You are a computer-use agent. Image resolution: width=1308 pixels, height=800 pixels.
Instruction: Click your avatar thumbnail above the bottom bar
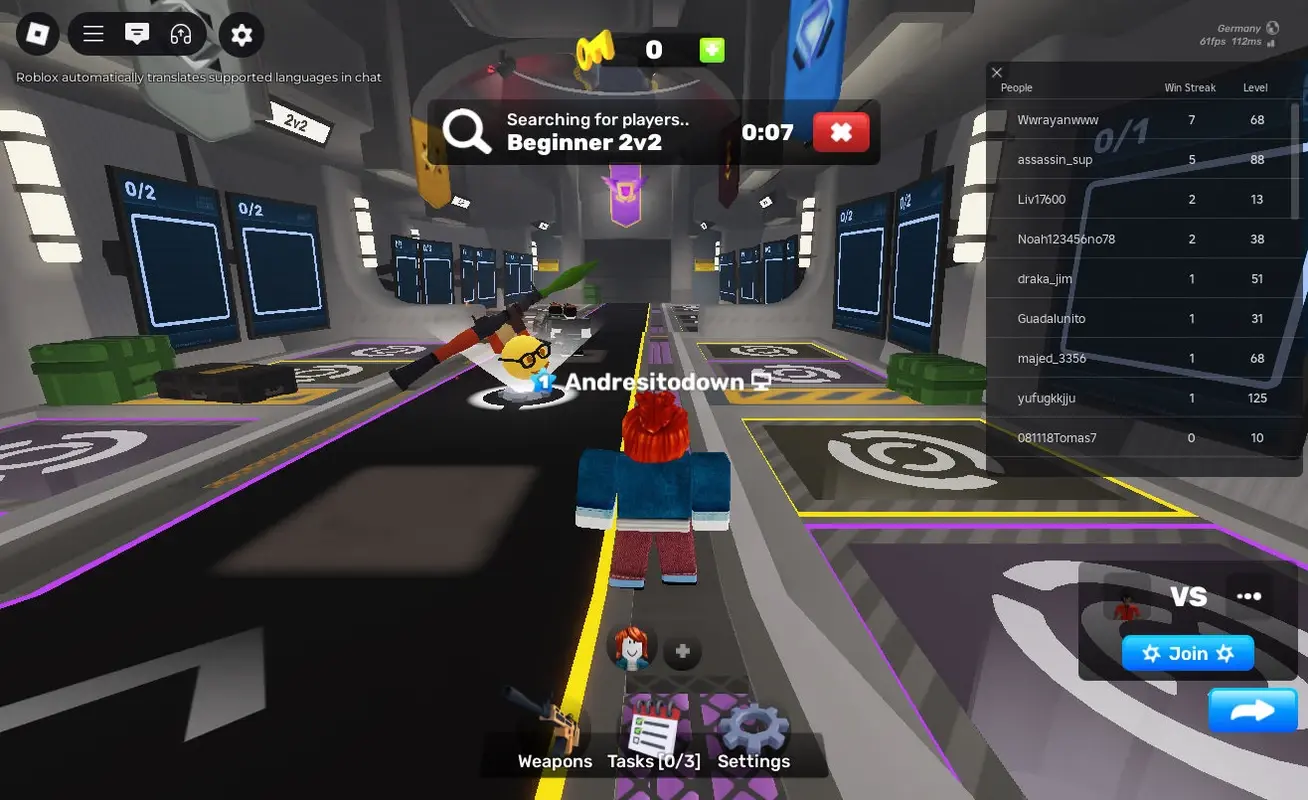629,649
